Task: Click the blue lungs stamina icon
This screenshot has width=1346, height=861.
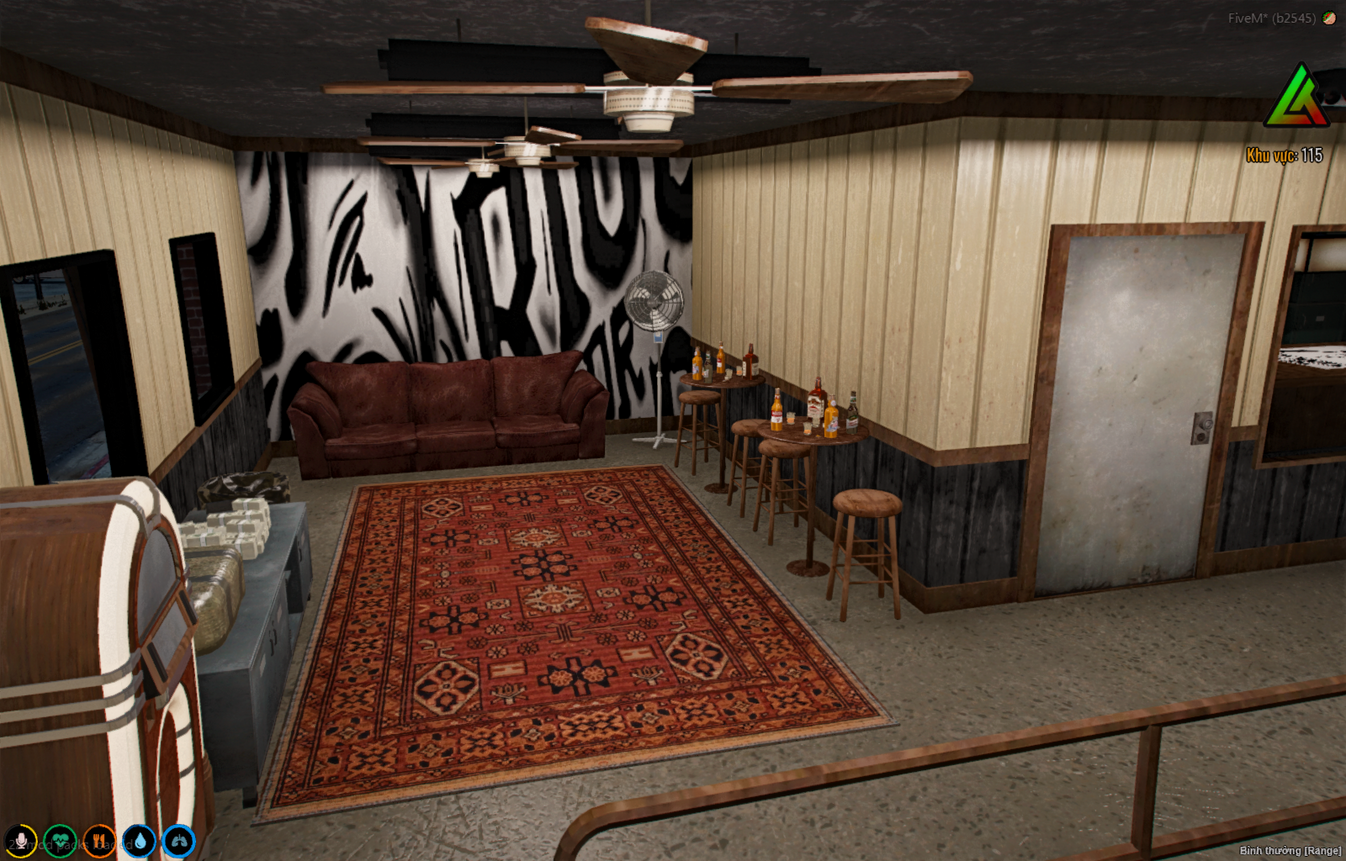Action: tap(178, 840)
